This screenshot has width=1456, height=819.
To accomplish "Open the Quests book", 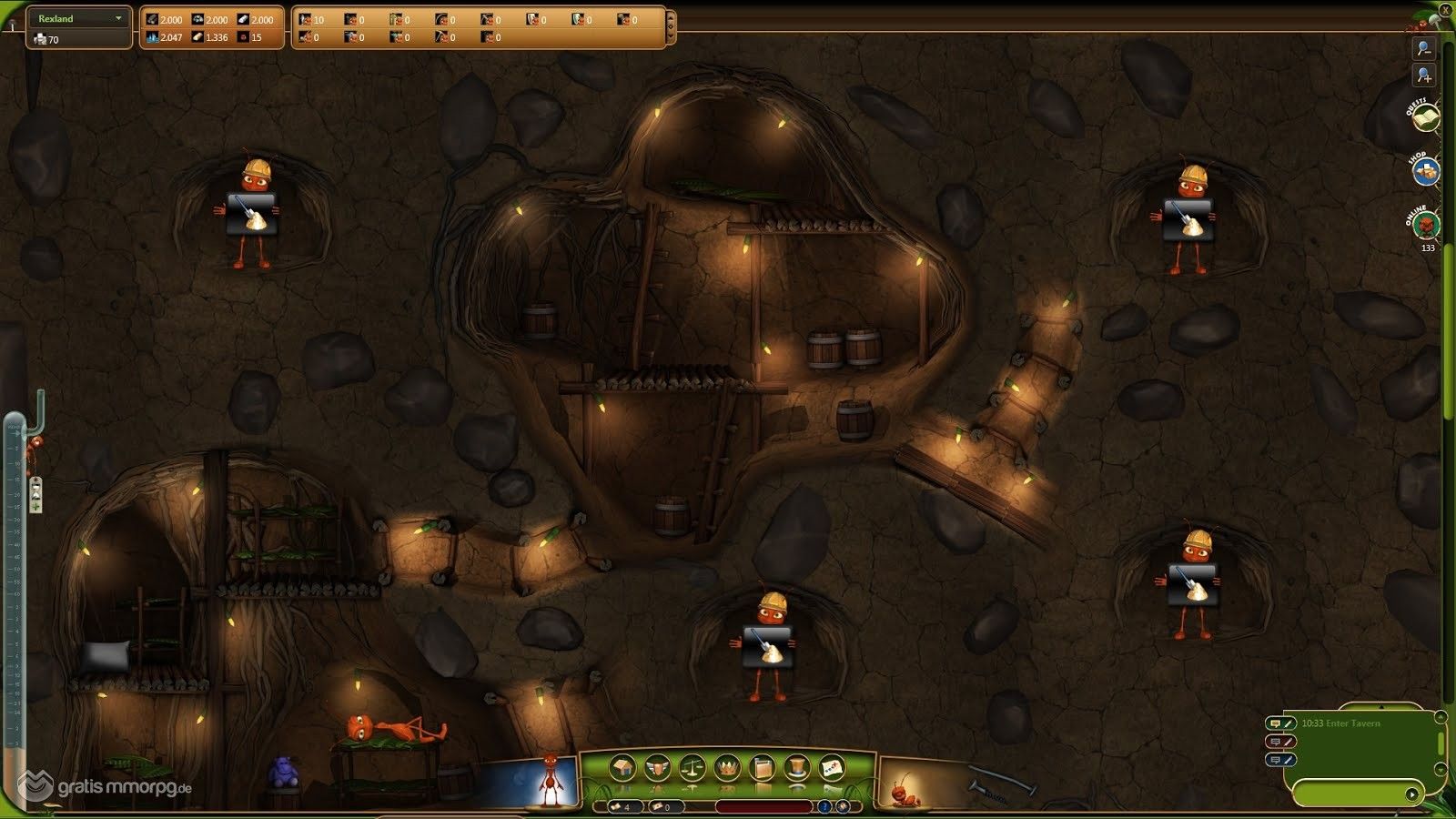I will tap(1426, 116).
